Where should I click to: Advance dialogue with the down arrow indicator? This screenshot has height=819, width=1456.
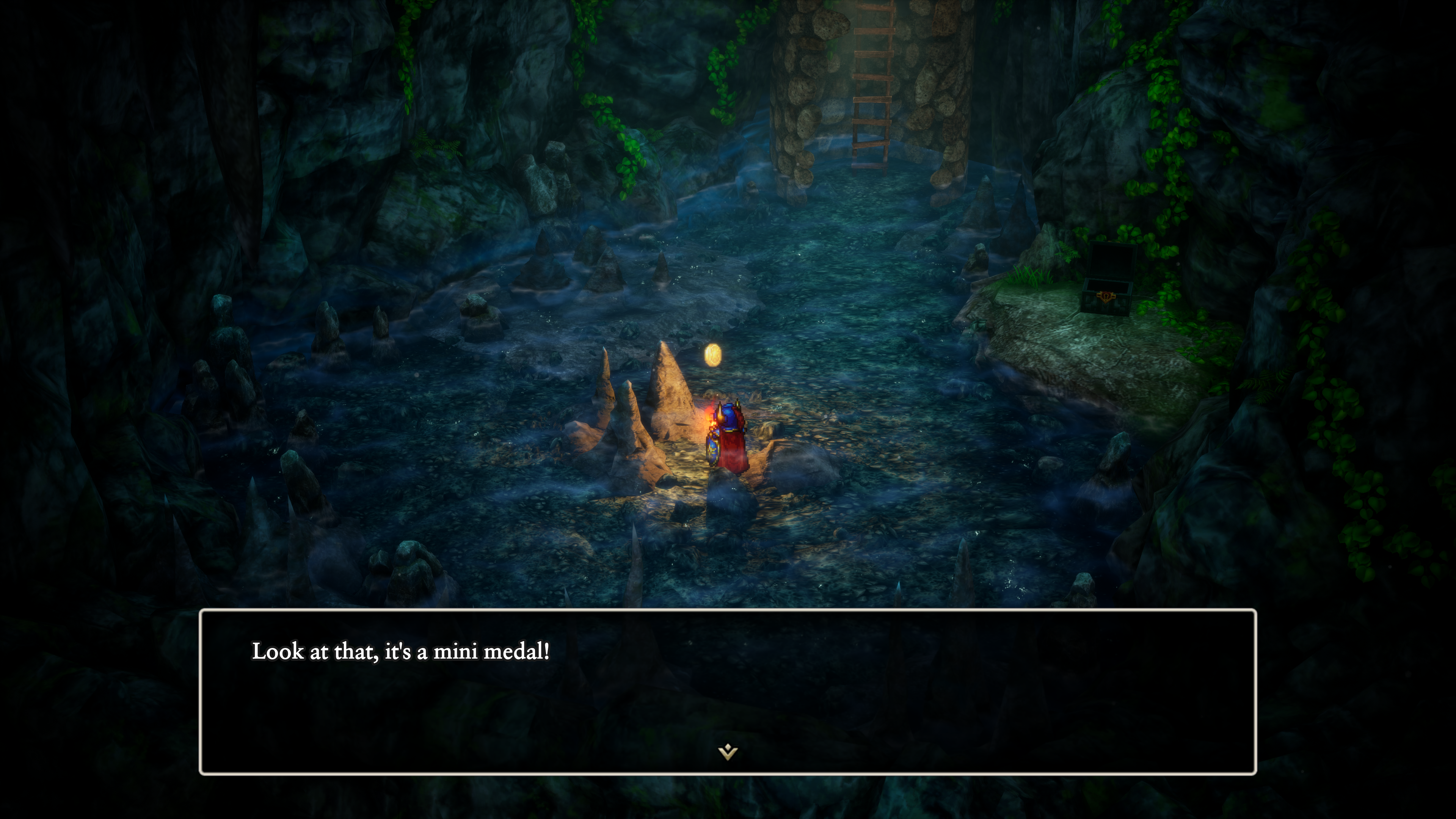[x=728, y=752]
